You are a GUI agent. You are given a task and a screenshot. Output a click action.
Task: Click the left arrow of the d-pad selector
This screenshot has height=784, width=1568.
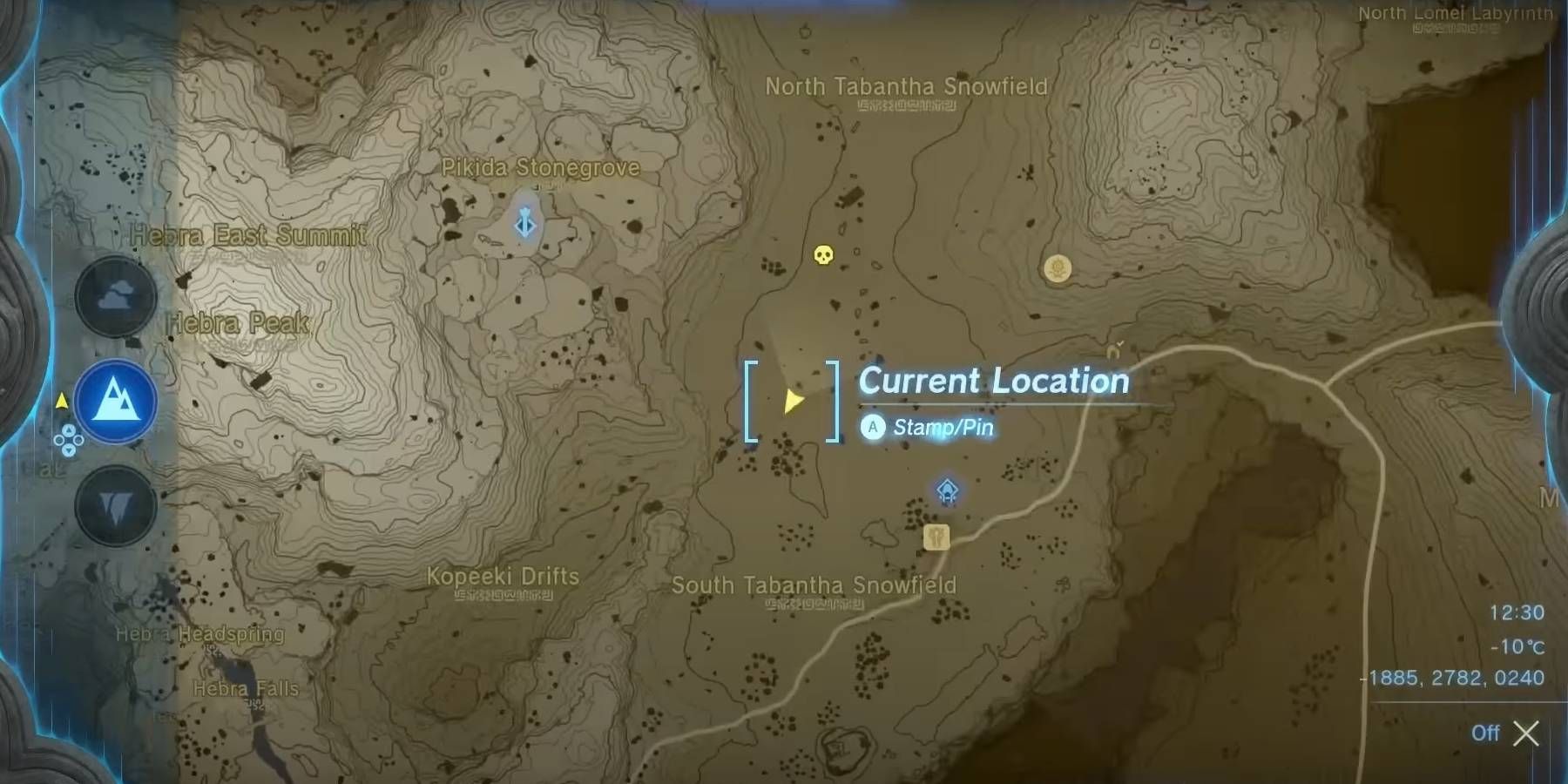[58, 440]
